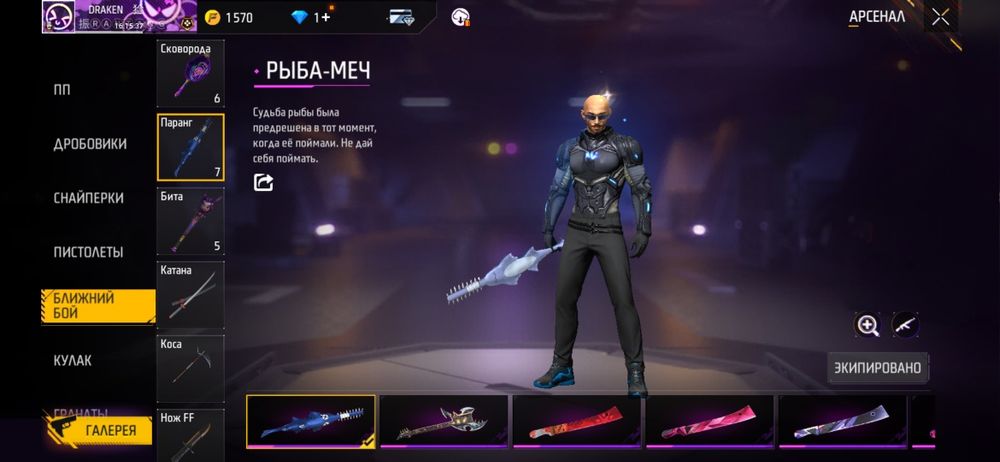The width and height of the screenshot is (1000, 462).
Task: Close the Arsenal screen
Action: tap(940, 17)
